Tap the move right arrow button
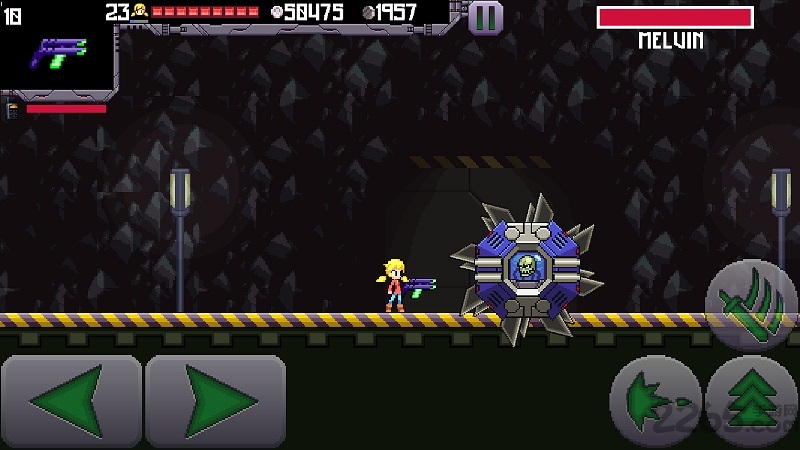Image resolution: width=800 pixels, height=450 pixels. [216, 401]
